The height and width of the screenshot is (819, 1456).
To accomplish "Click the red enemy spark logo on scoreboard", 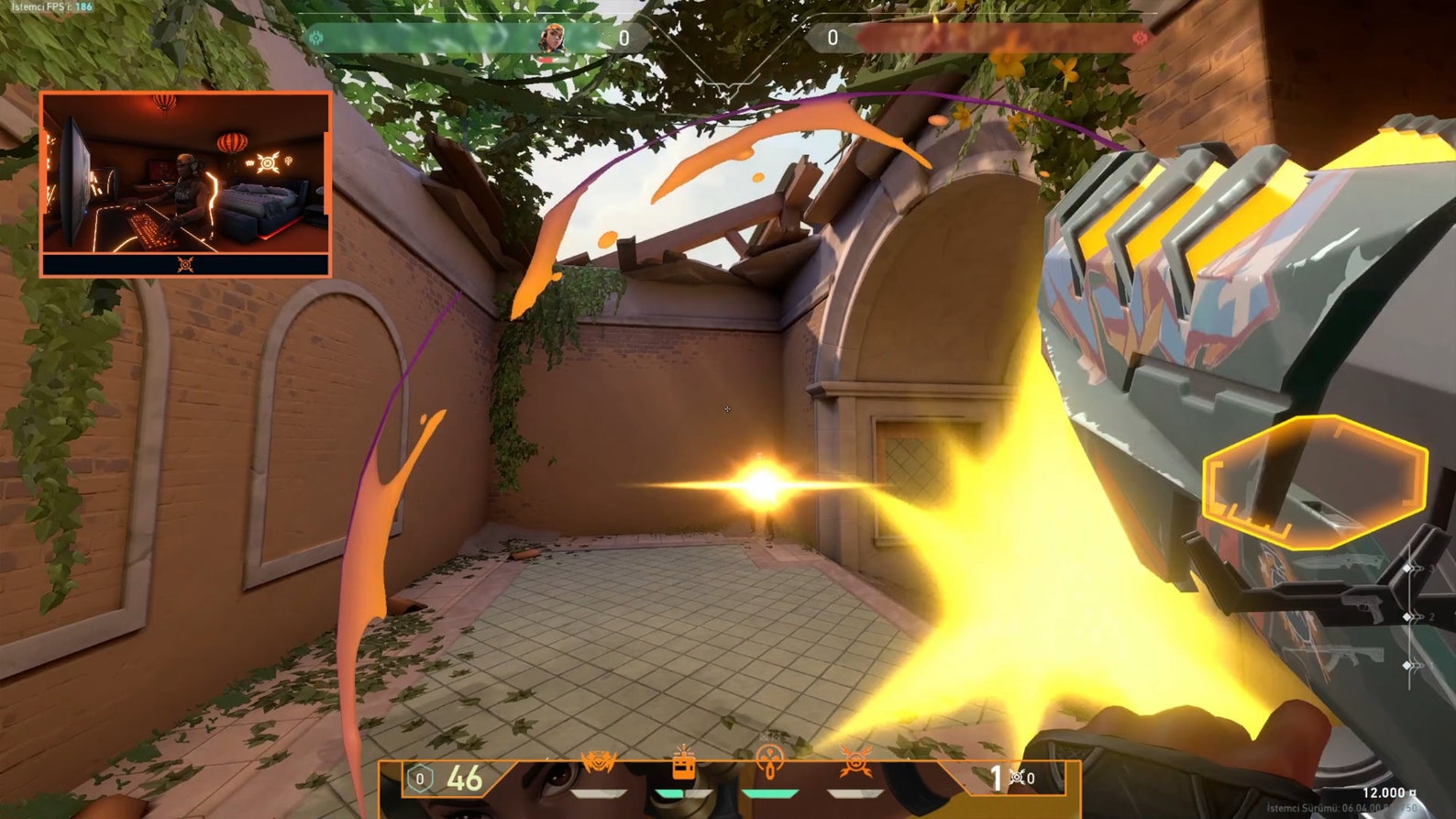I will point(1142,39).
